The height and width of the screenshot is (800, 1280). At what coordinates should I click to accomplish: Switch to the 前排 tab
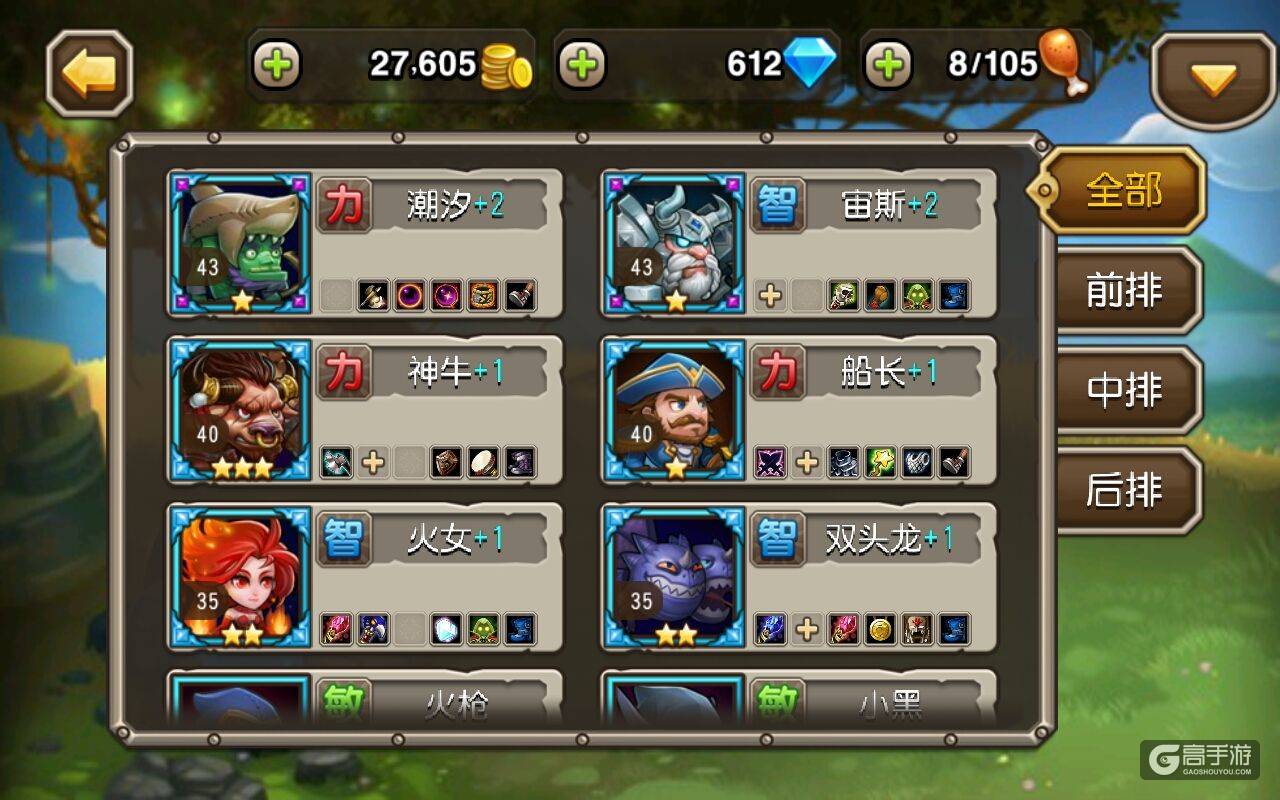1125,291
